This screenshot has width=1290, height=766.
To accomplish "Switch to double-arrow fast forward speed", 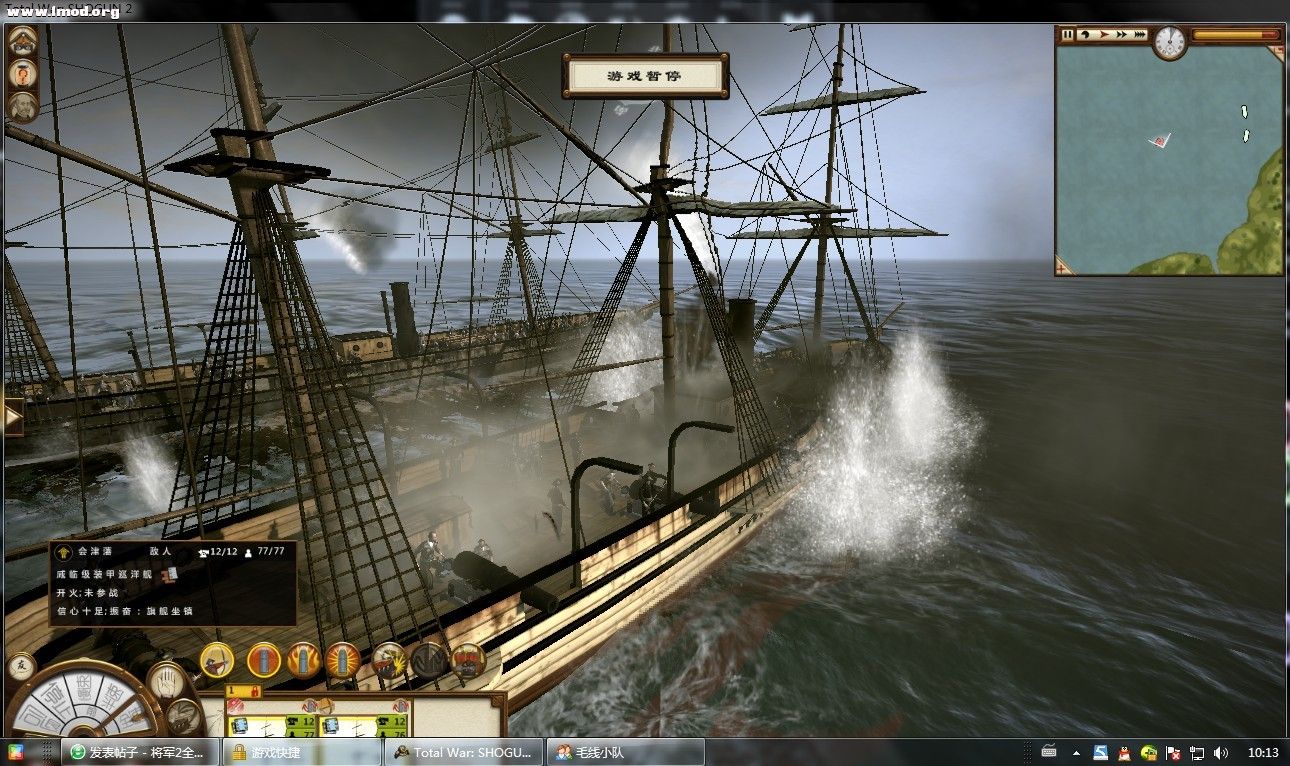I will (x=1122, y=34).
